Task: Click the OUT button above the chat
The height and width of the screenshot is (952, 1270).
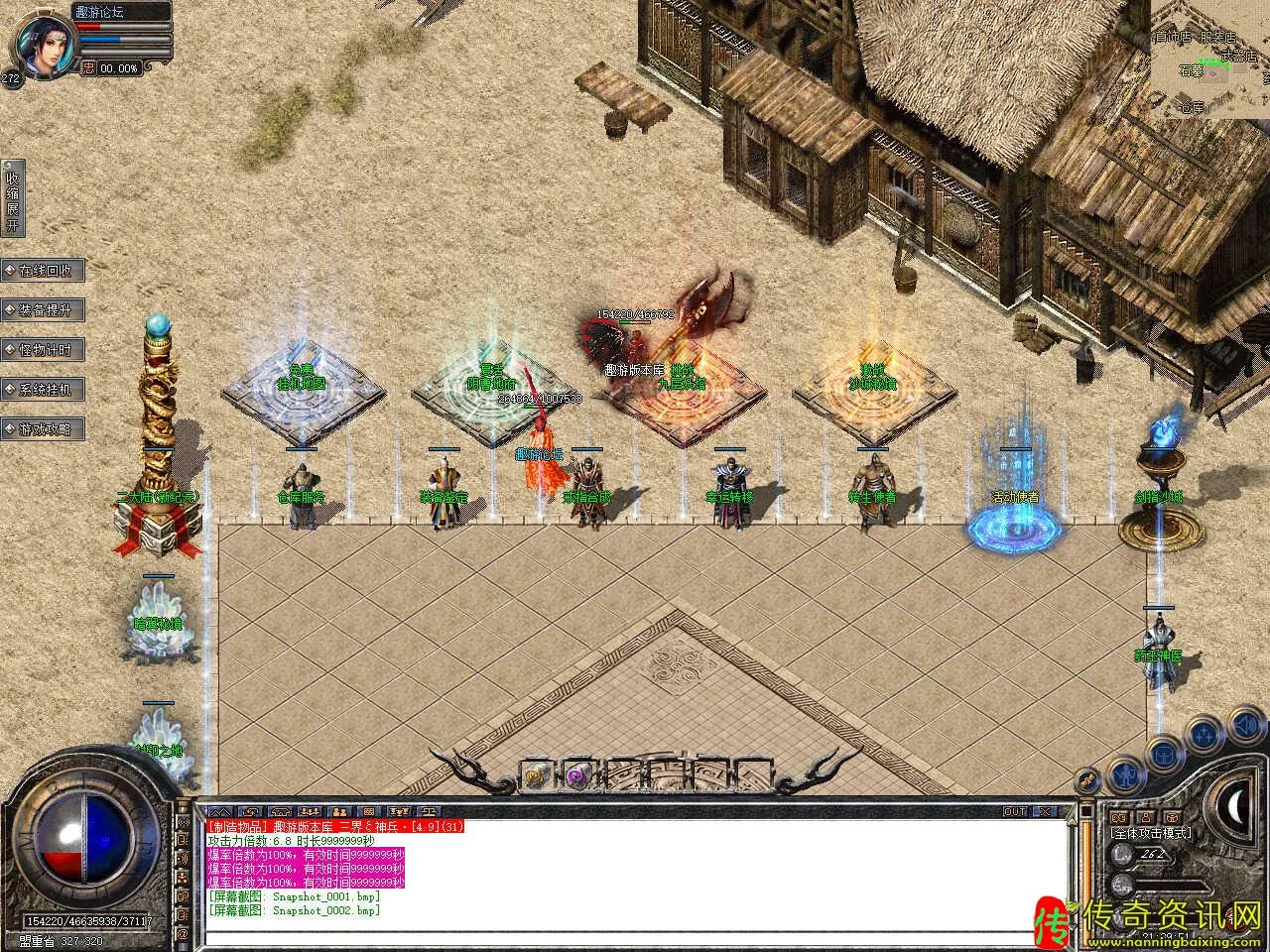Action: click(1015, 811)
